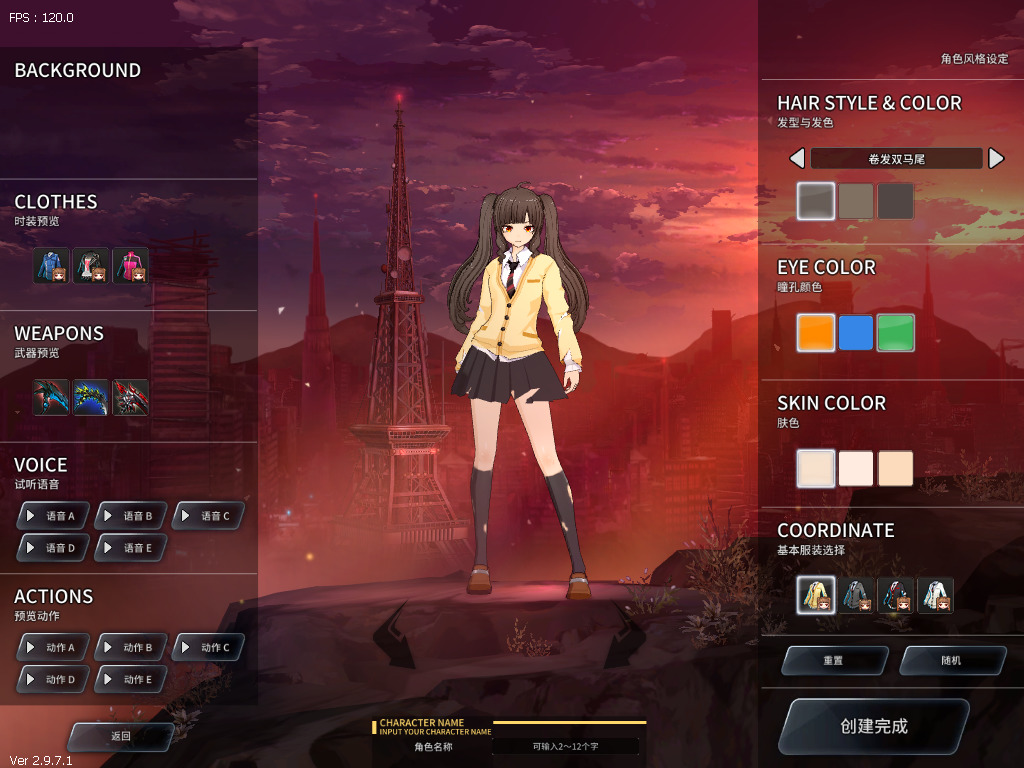This screenshot has height=768, width=1024.
Task: Preview the blue jacket clothes thumbnail
Action: [x=51, y=265]
